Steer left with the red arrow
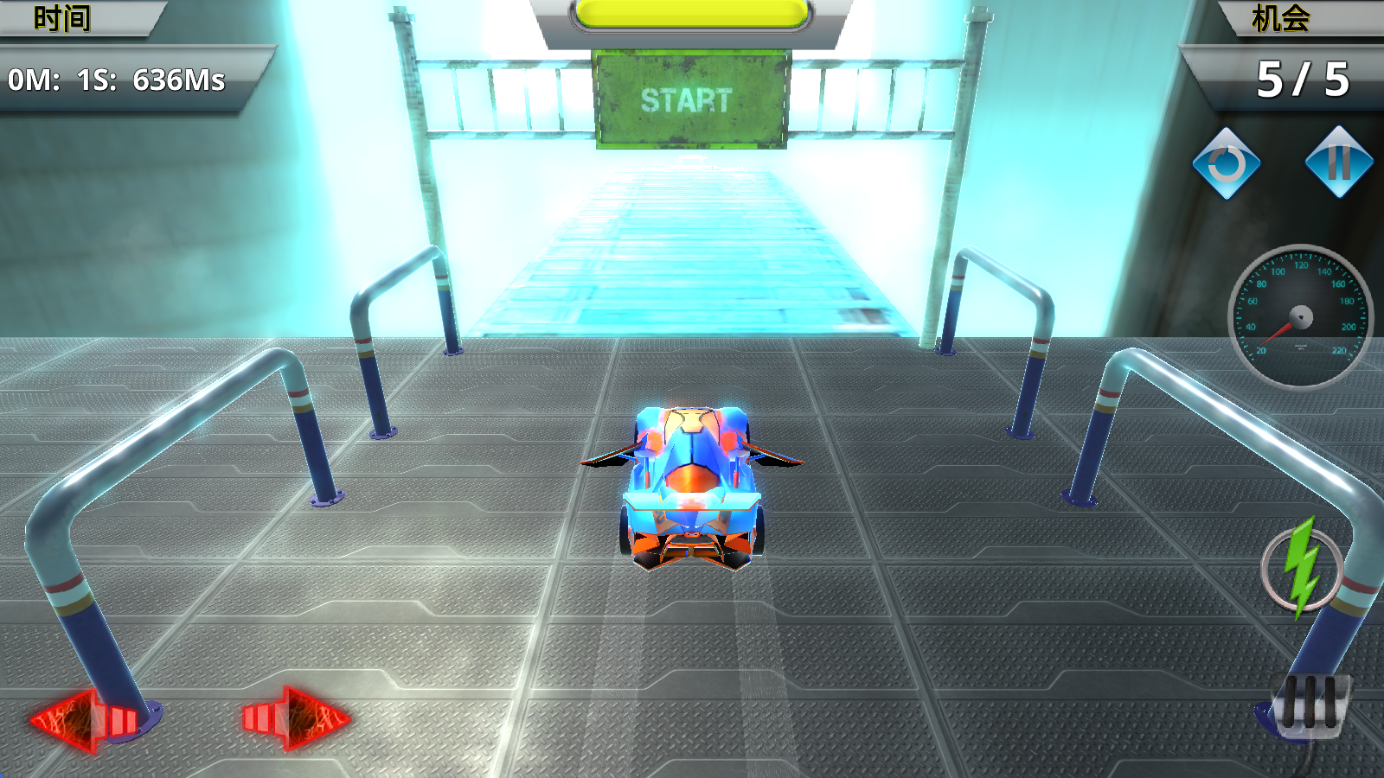 point(85,718)
